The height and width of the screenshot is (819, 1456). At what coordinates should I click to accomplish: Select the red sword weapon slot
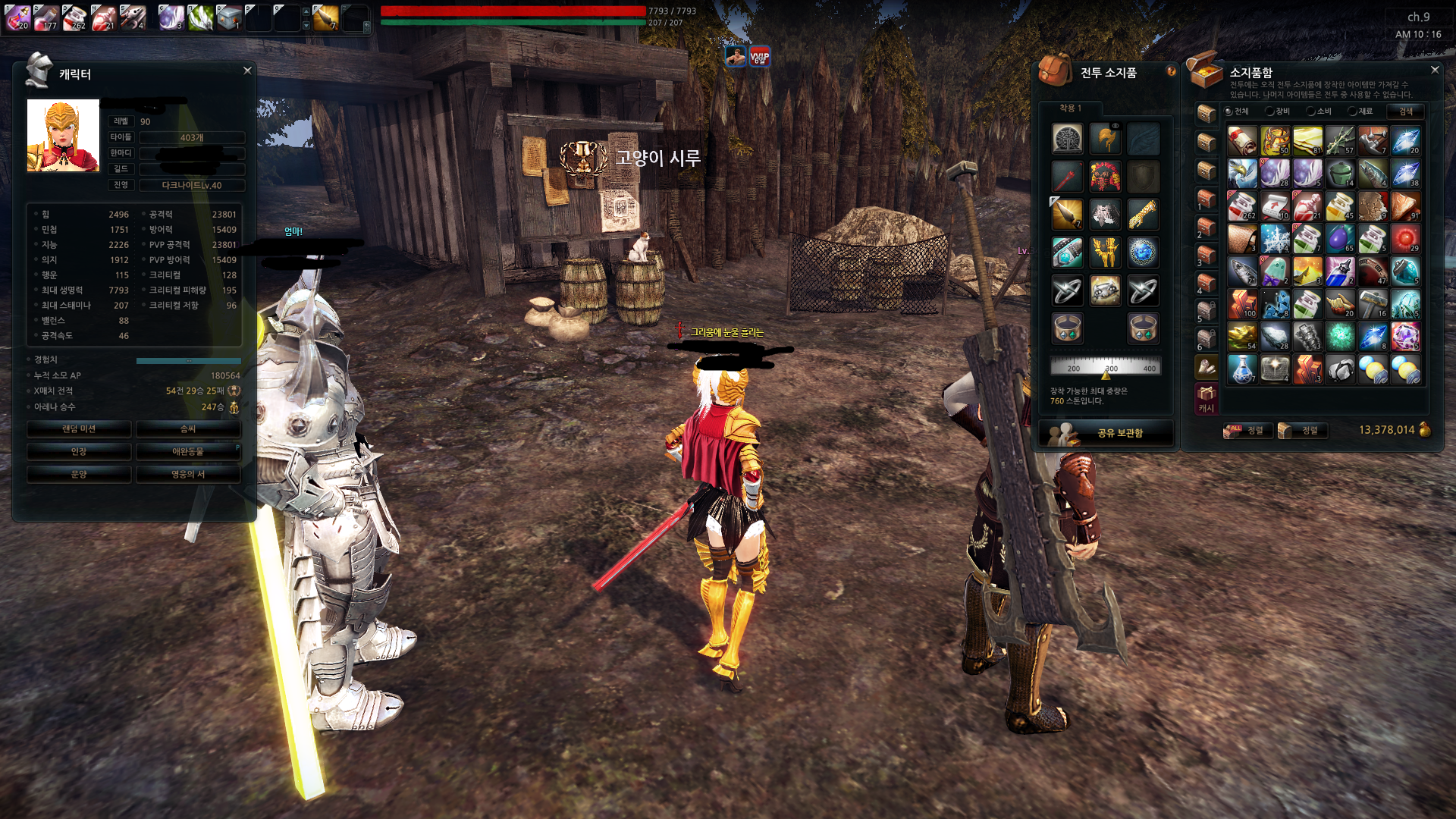tap(1067, 177)
